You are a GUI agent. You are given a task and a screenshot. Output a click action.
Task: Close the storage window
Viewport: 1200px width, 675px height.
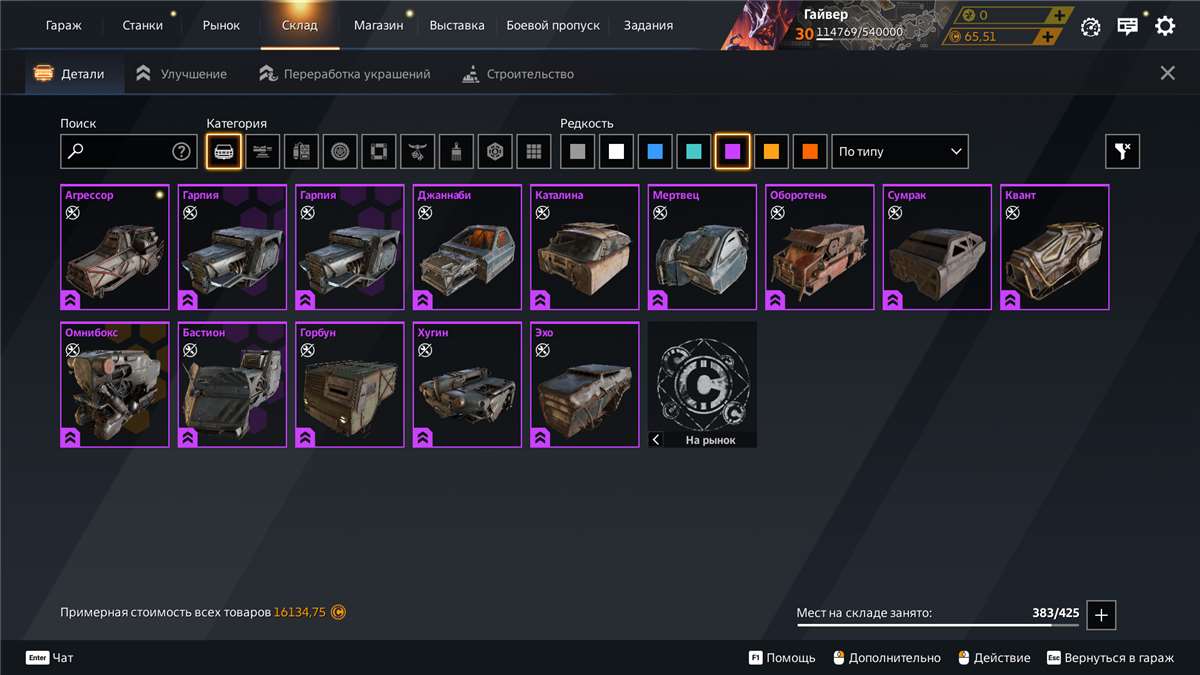[1167, 73]
